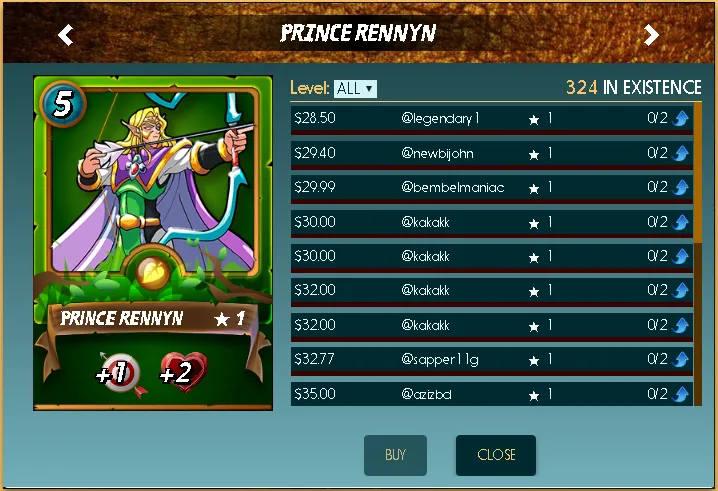
Task: Select the $28.50 listing from @legendary1
Action: [x=490, y=119]
